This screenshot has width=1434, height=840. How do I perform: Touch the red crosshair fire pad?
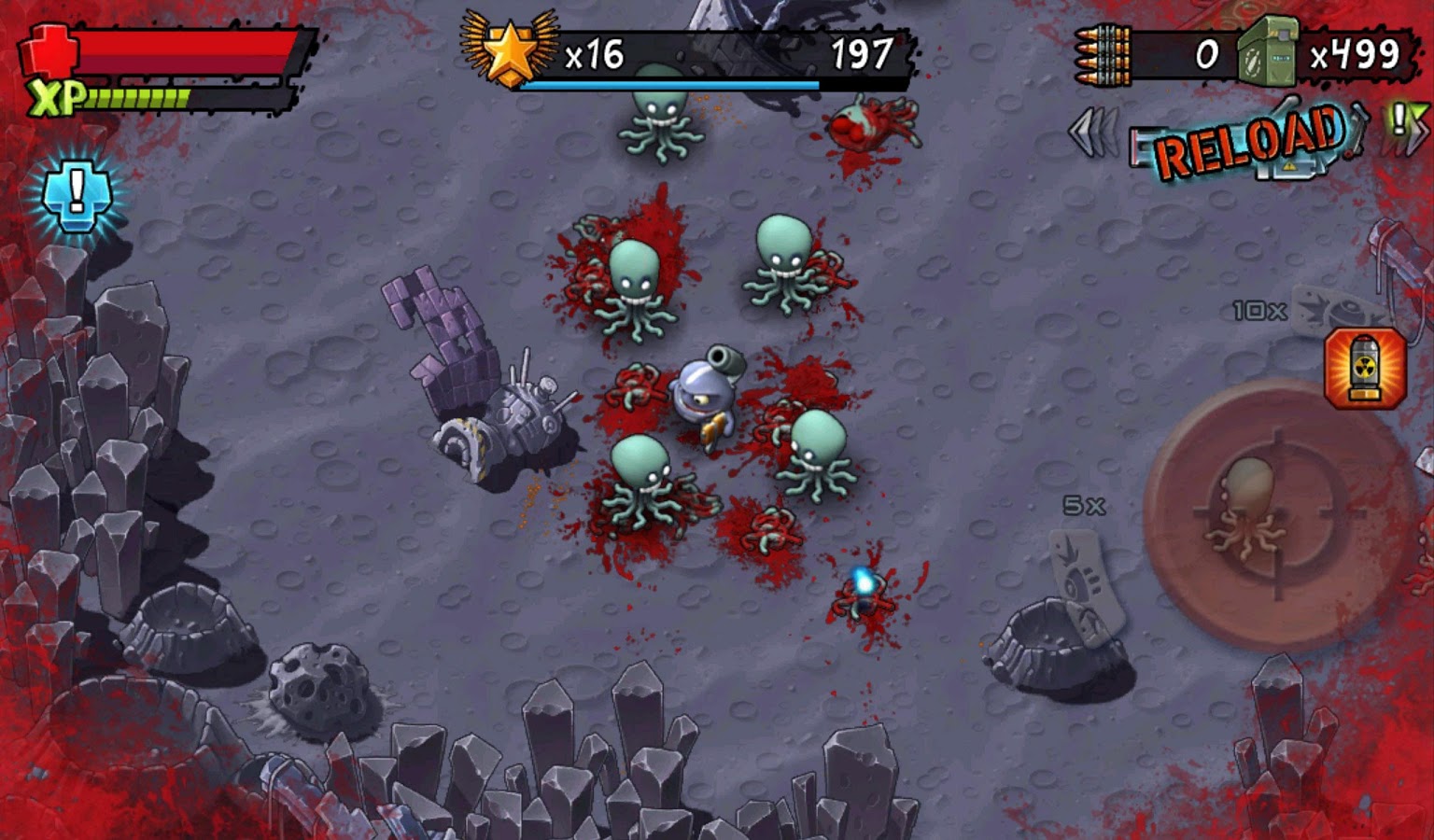tap(1276, 518)
